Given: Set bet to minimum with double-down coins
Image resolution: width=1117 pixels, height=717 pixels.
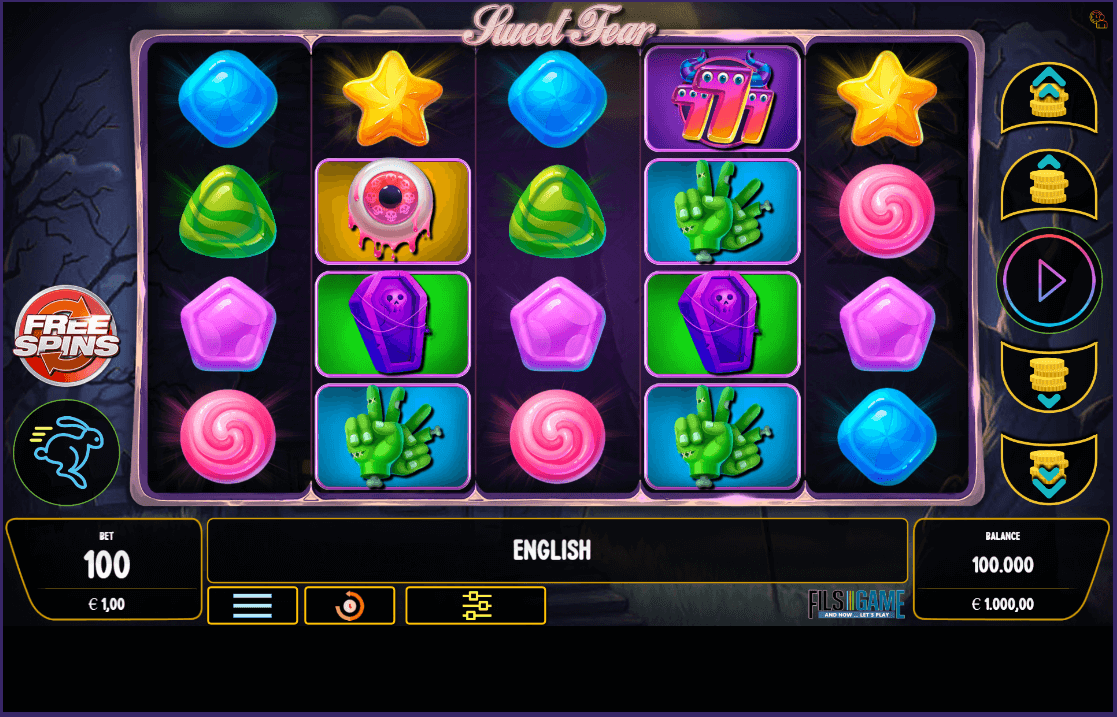Looking at the screenshot, I should 1049,468.
